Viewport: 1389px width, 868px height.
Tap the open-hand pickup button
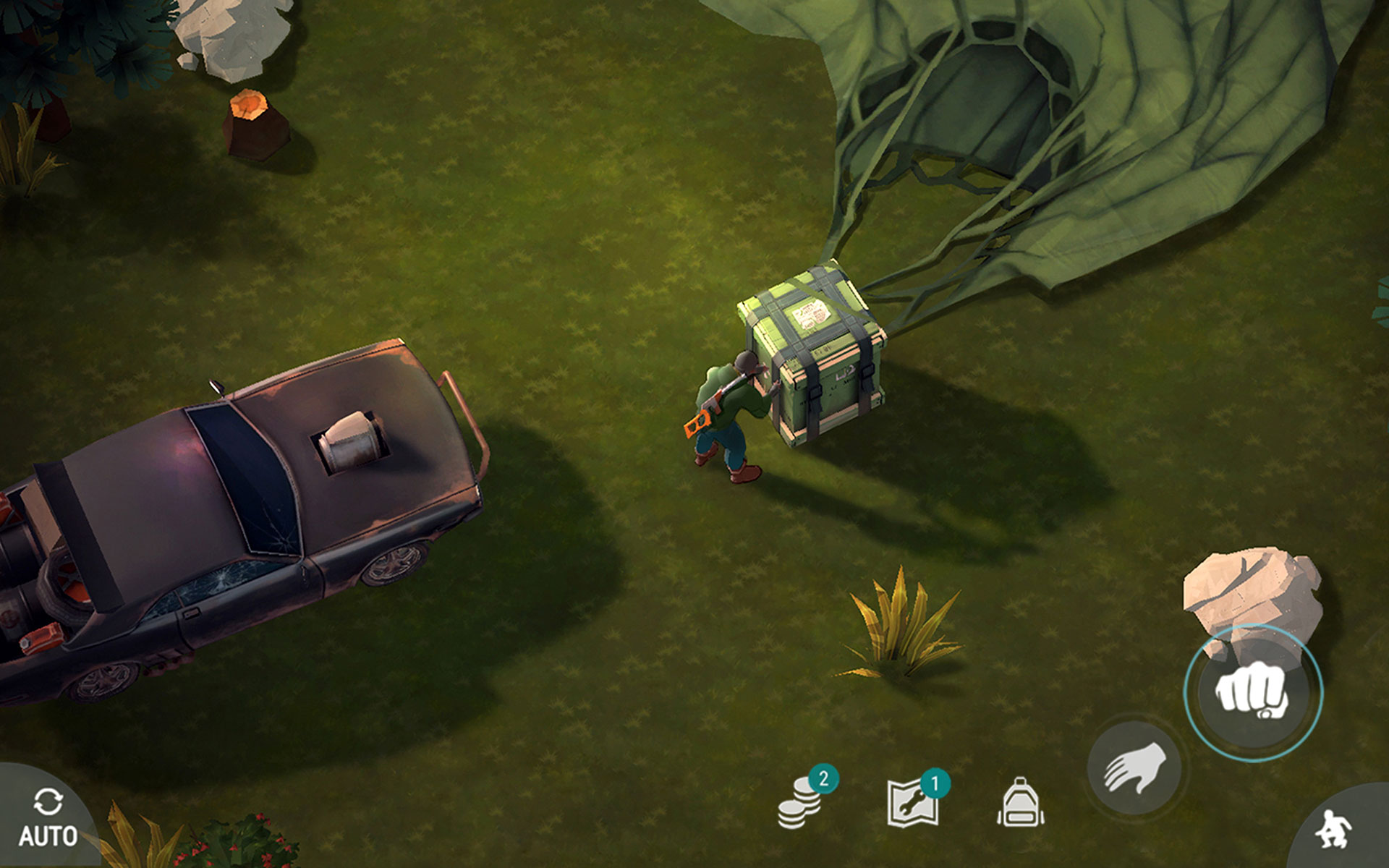[x=1134, y=768]
